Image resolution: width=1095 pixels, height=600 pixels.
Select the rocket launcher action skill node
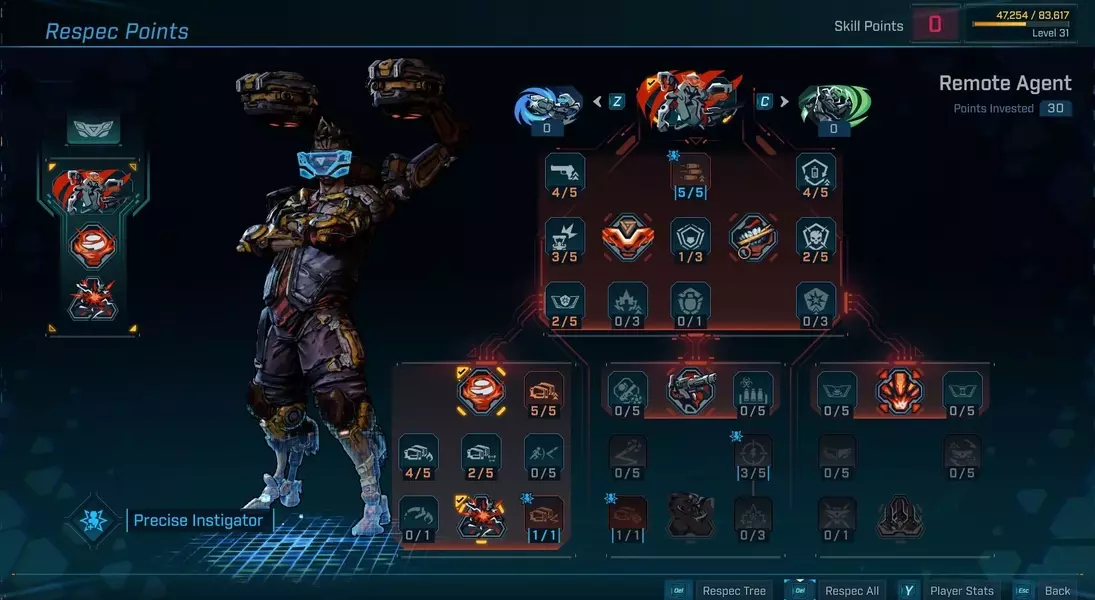pyautogui.click(x=691, y=388)
